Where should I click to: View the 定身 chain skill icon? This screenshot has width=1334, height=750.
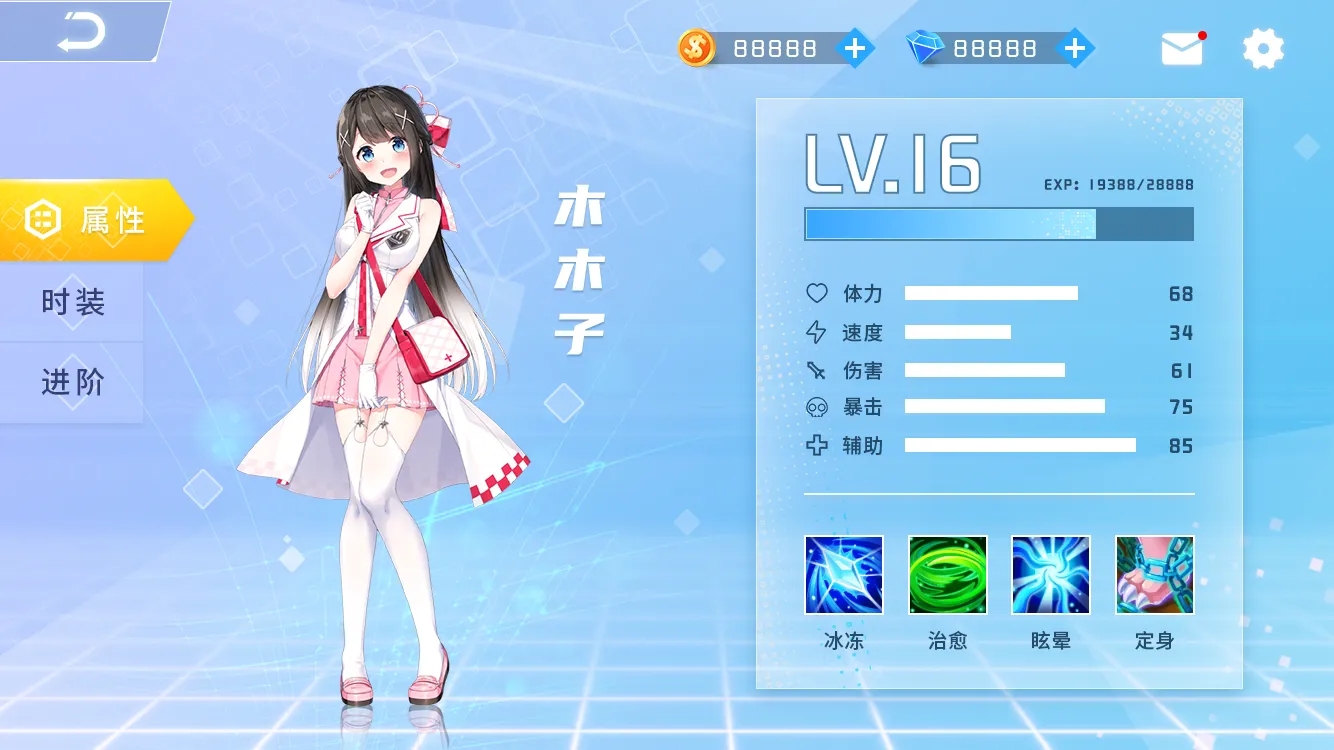1154,575
